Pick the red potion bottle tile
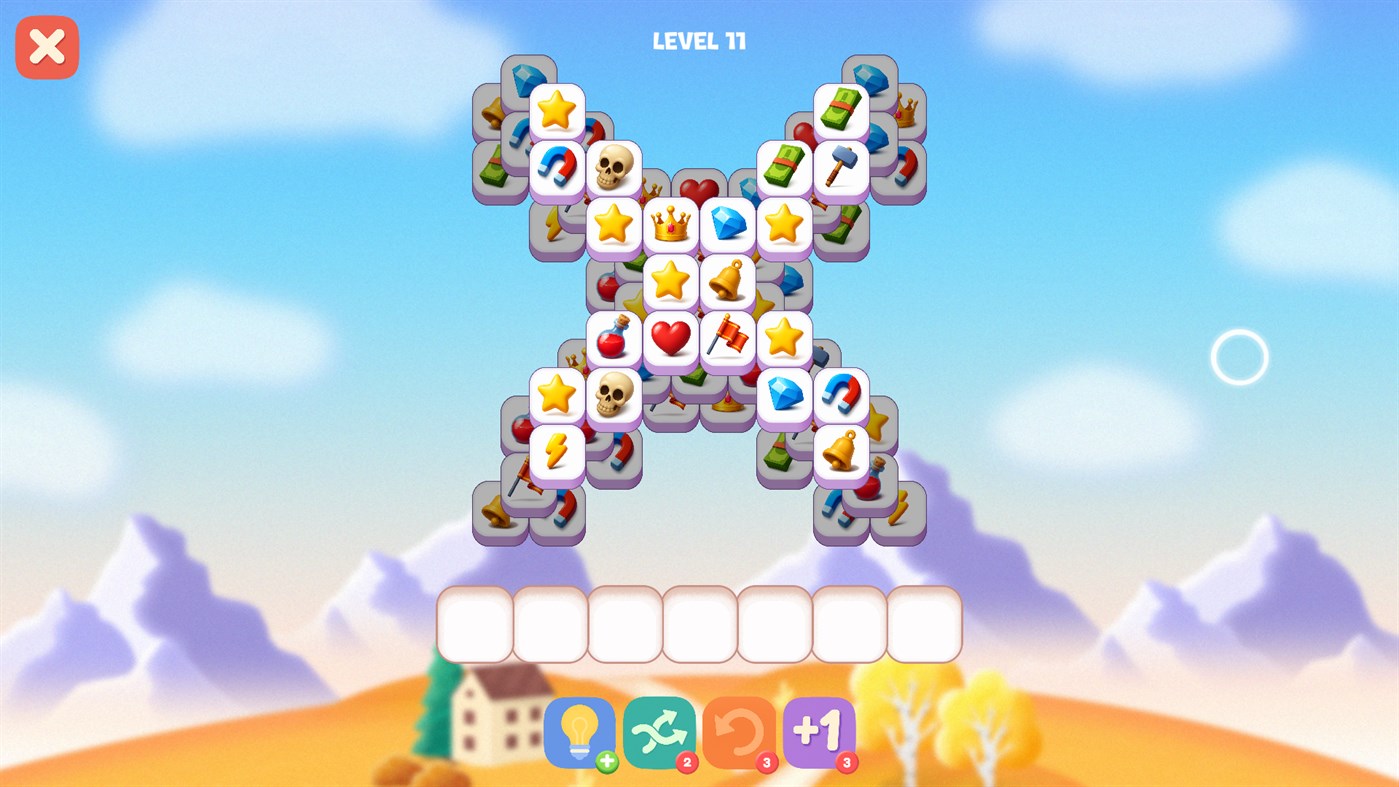This screenshot has height=787, width=1399. click(614, 337)
